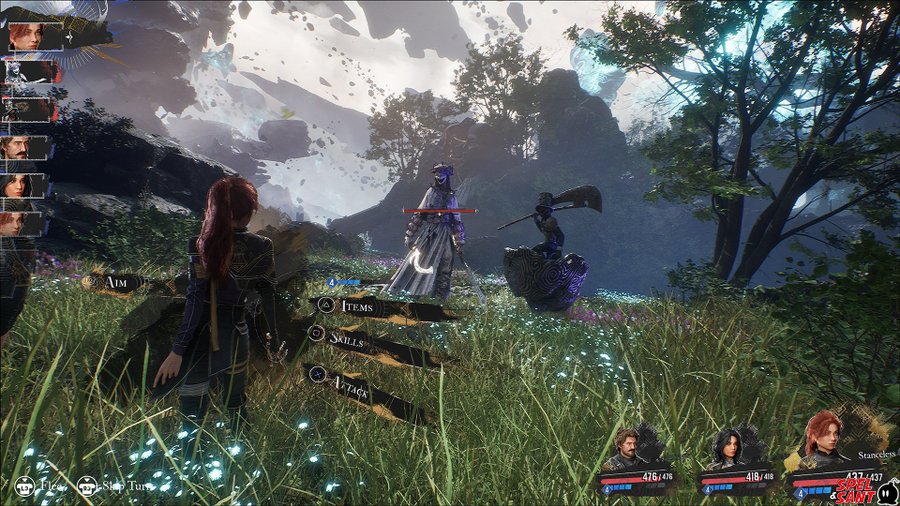
Task: Select the mustached man's turn-order portrait
Action: tap(25, 149)
